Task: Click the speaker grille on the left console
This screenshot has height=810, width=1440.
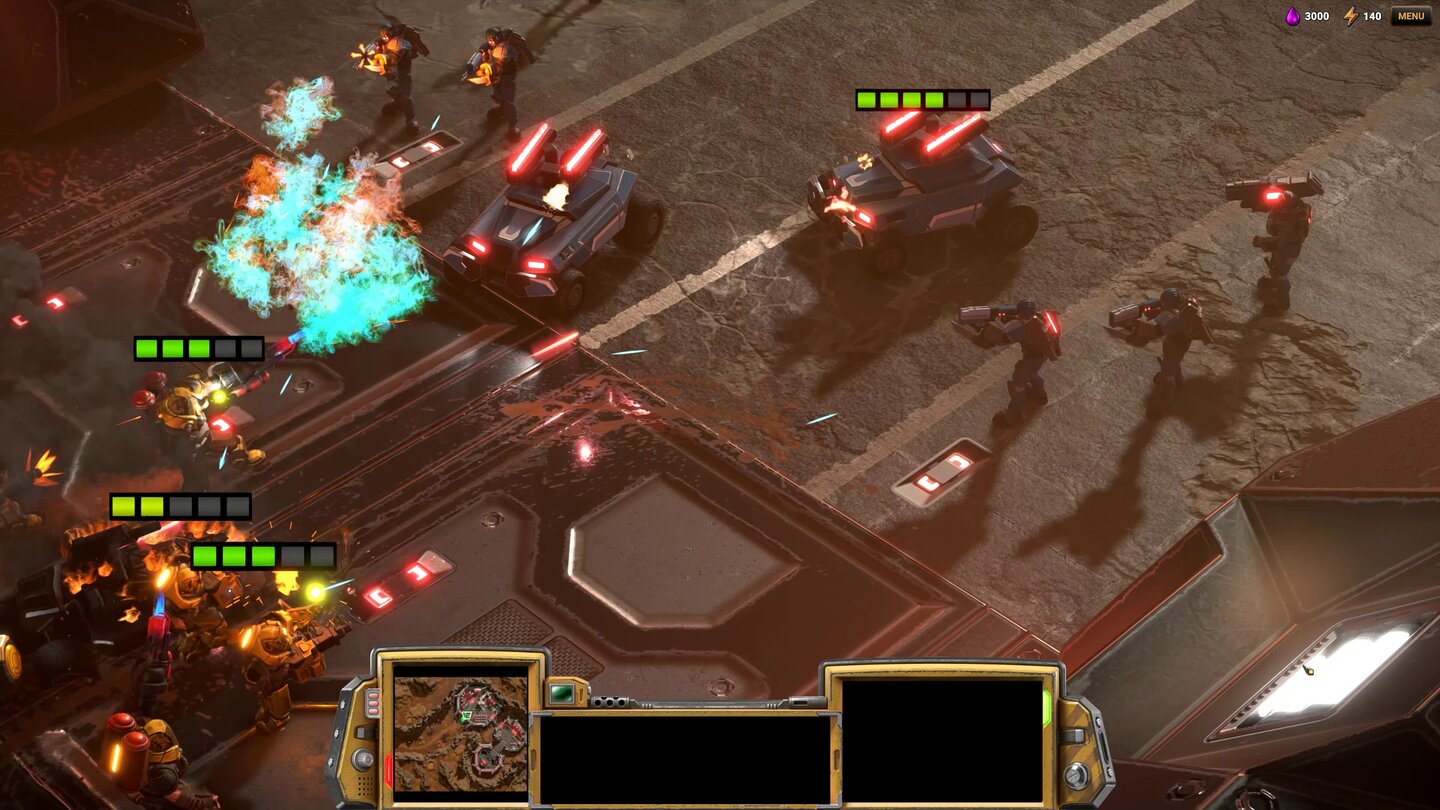Action: coord(365,786)
